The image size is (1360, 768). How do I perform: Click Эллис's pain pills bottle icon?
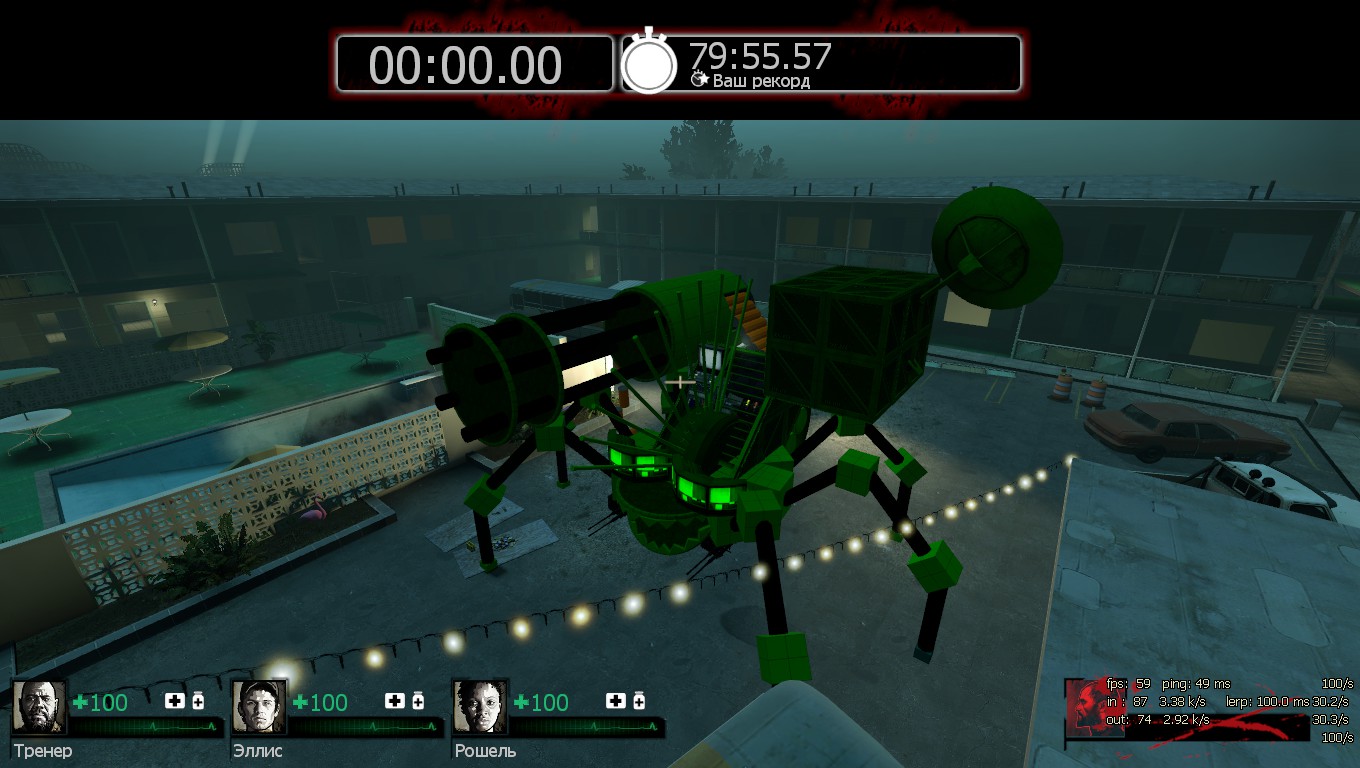(x=418, y=700)
